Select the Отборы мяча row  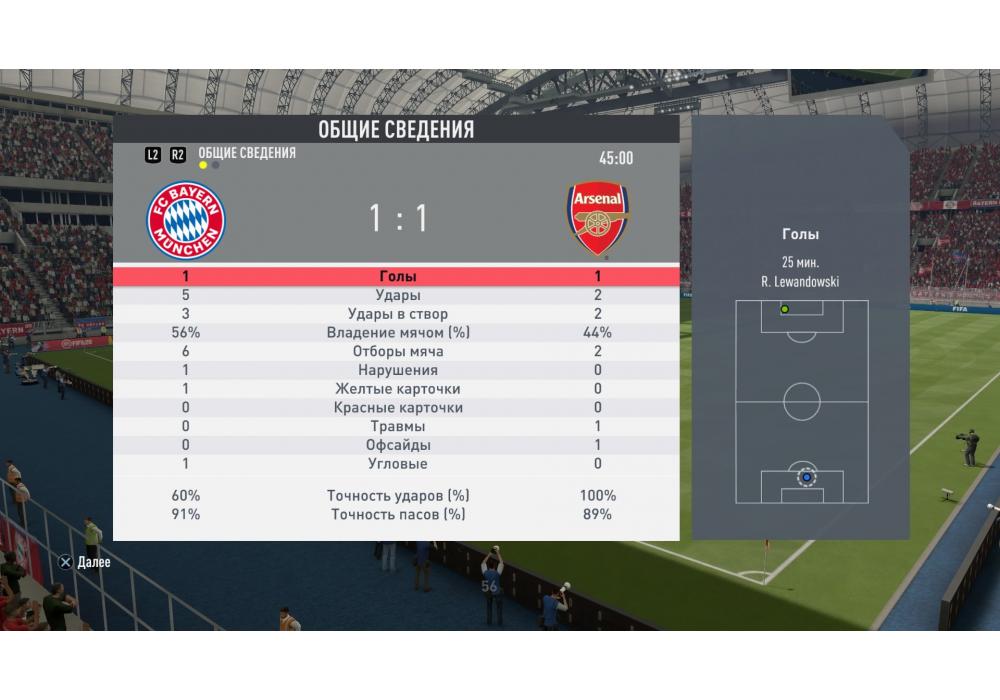[397, 352]
